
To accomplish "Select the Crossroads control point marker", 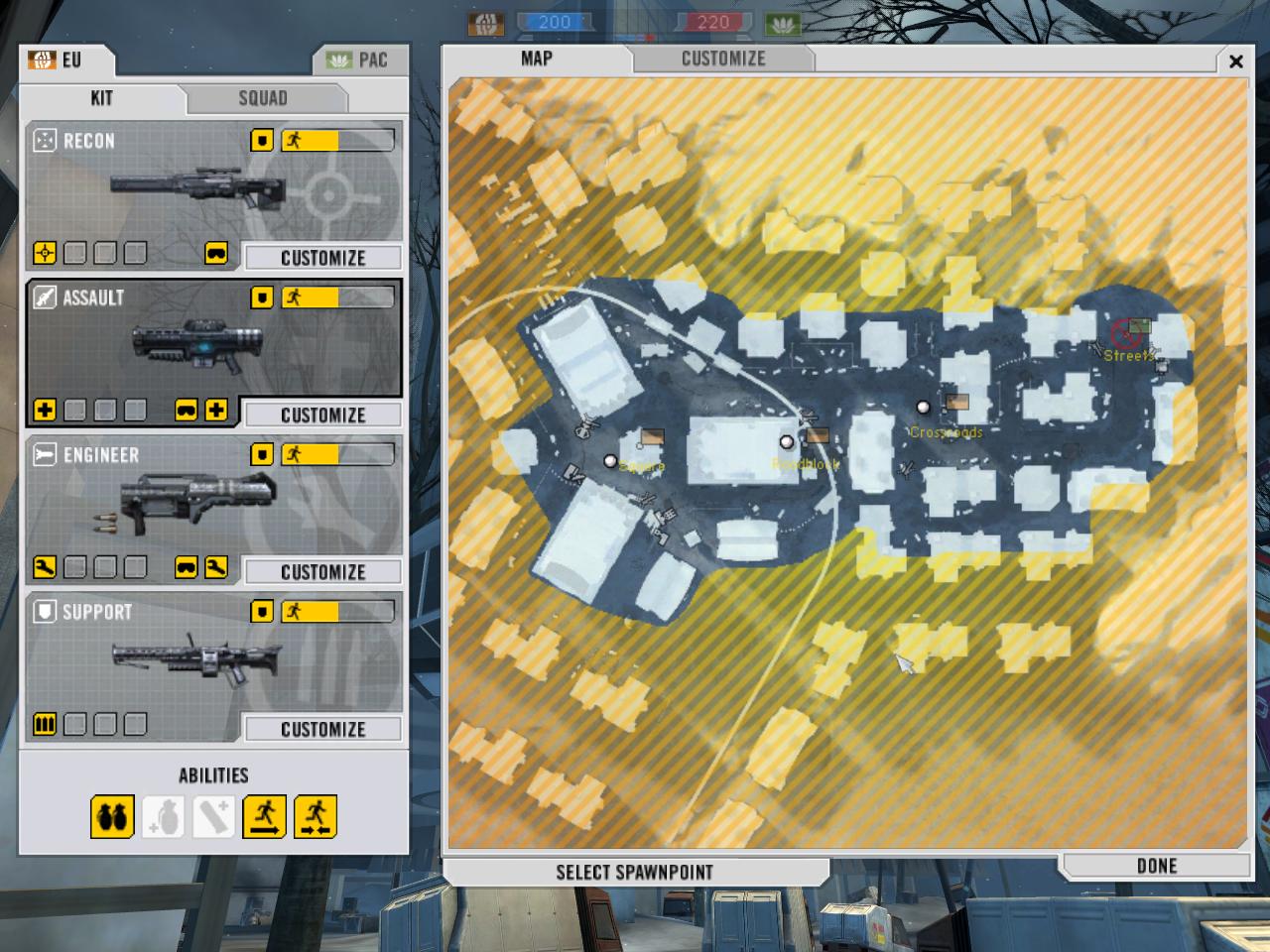I will (x=924, y=407).
